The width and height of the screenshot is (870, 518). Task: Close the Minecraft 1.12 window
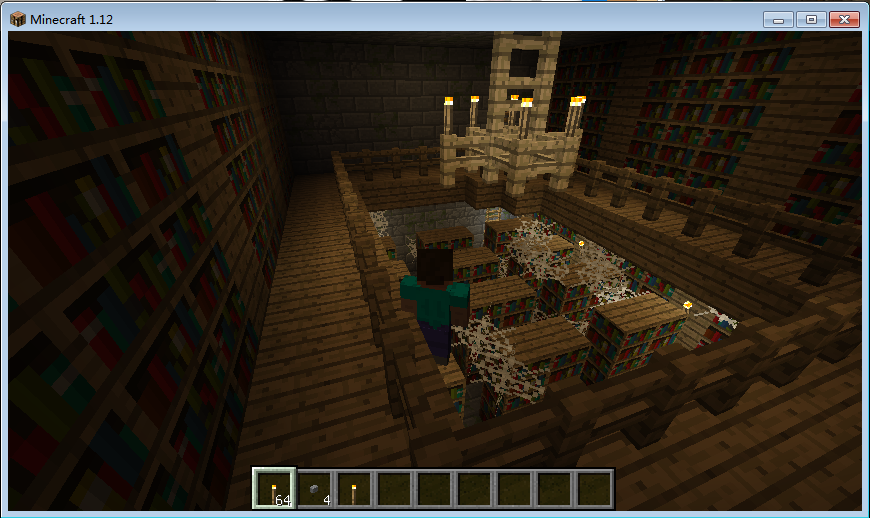pos(843,19)
